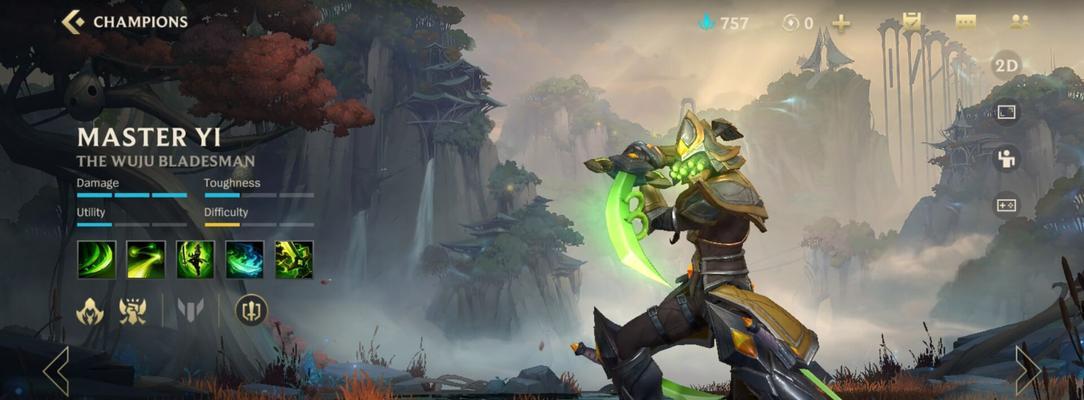Open the champion pose or emote button
The width and height of the screenshot is (1084, 400).
[x=1006, y=158]
